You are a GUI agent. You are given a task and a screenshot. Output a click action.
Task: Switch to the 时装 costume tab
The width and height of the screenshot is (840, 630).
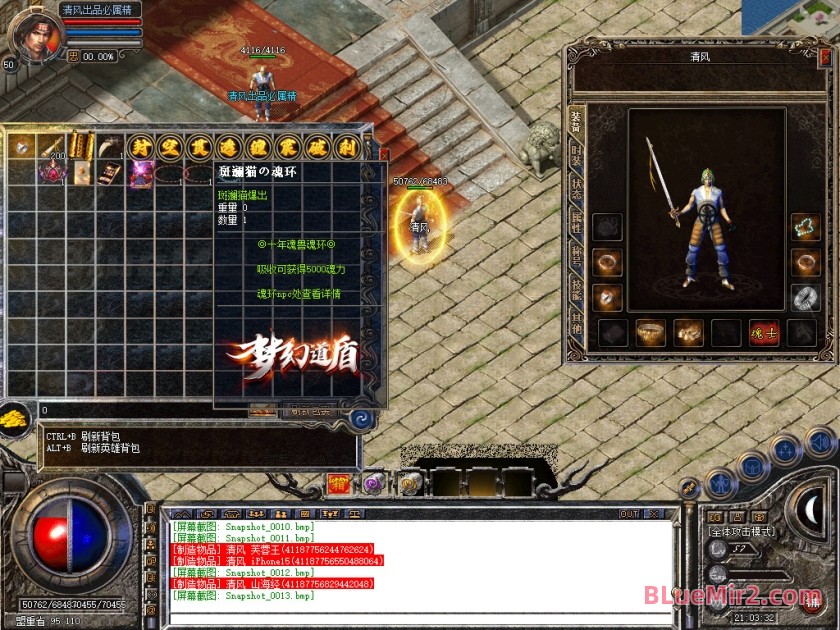[576, 156]
